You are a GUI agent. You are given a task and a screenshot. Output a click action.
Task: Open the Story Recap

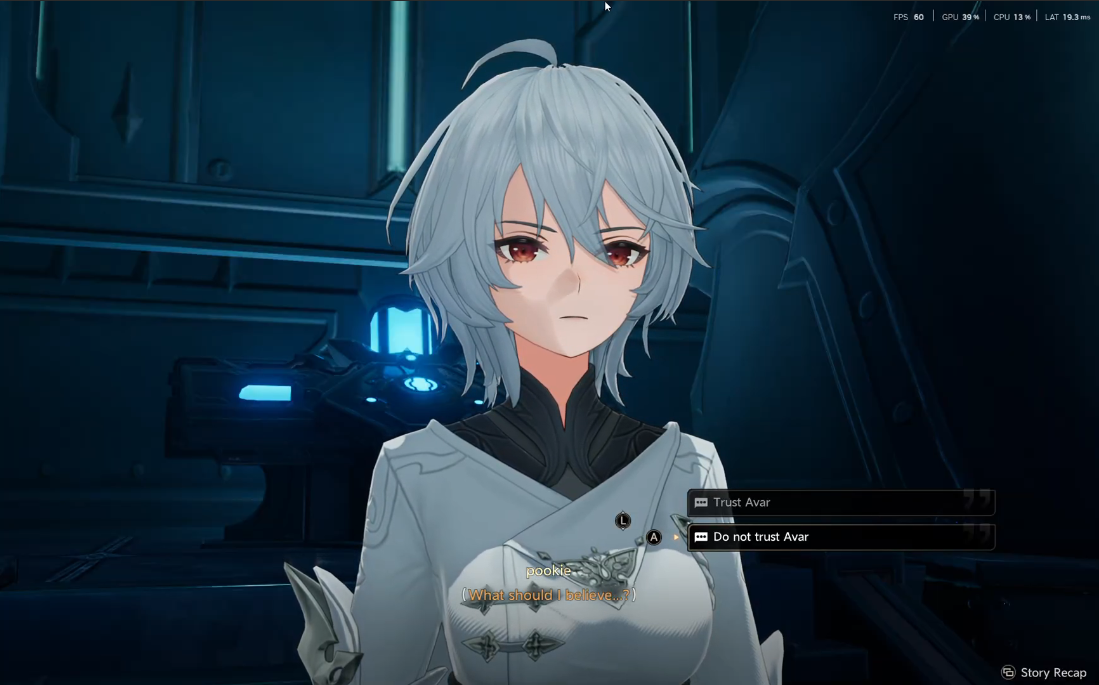pos(1044,672)
